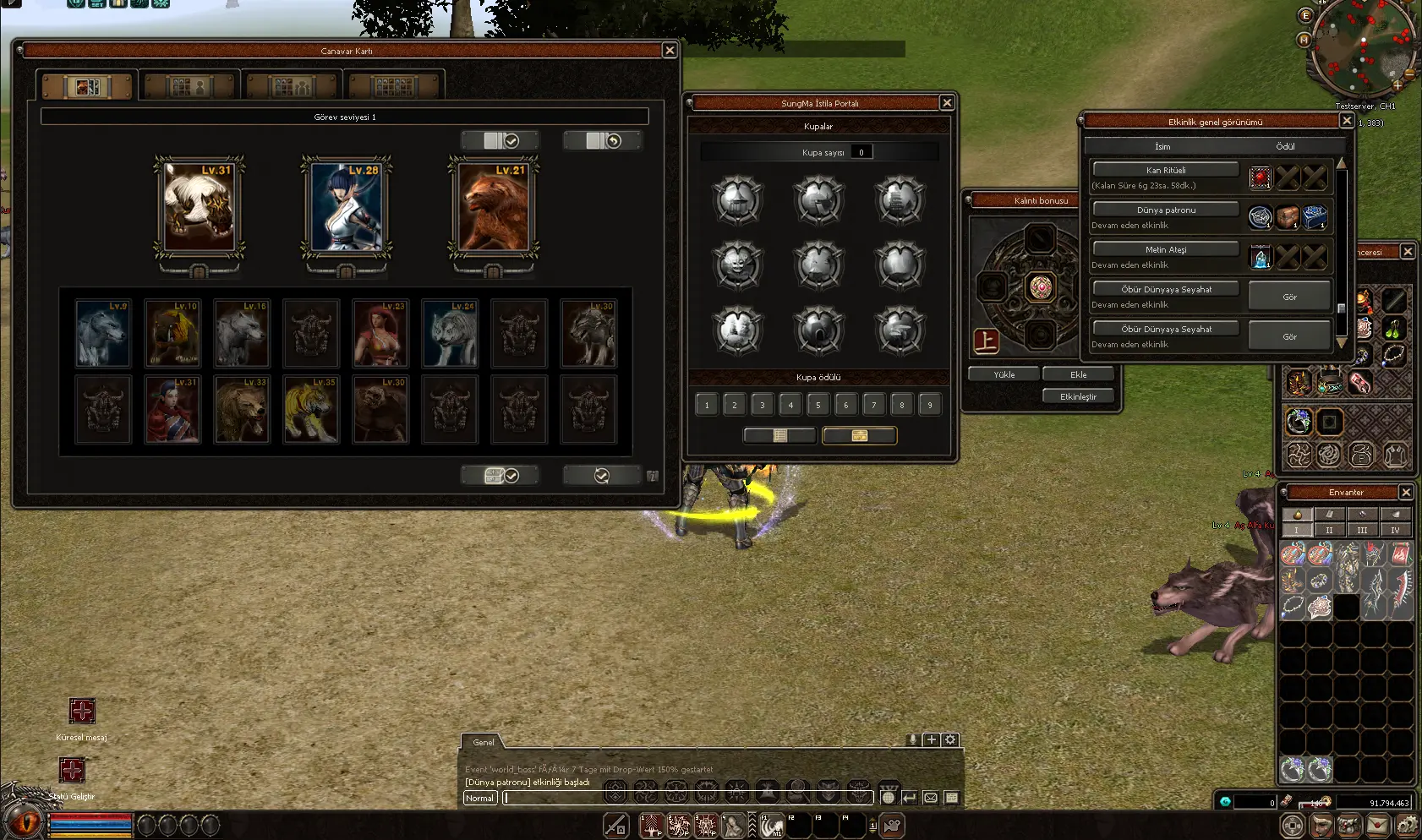Click the Ekle button
This screenshot has width=1422, height=840.
1078,374
